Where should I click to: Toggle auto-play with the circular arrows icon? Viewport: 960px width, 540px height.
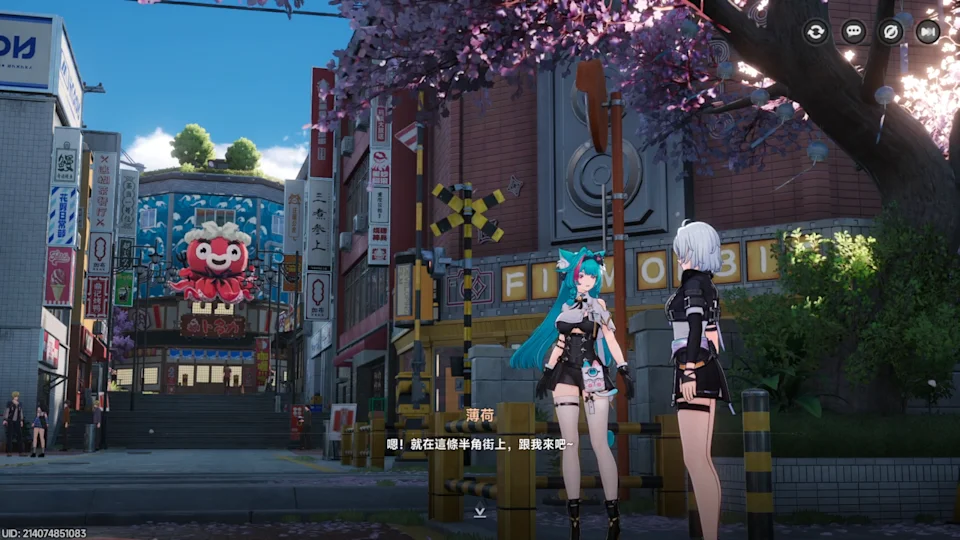coord(816,32)
